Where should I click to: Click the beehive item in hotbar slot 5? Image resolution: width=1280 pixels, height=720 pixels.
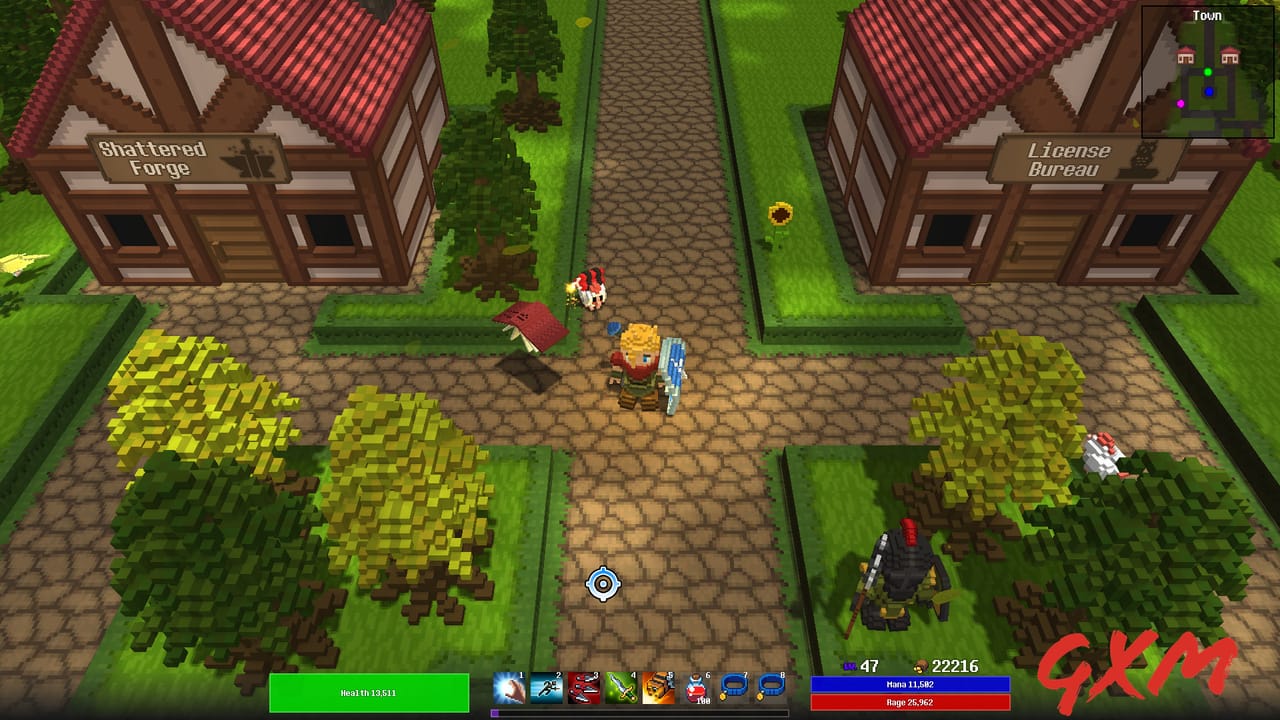658,688
